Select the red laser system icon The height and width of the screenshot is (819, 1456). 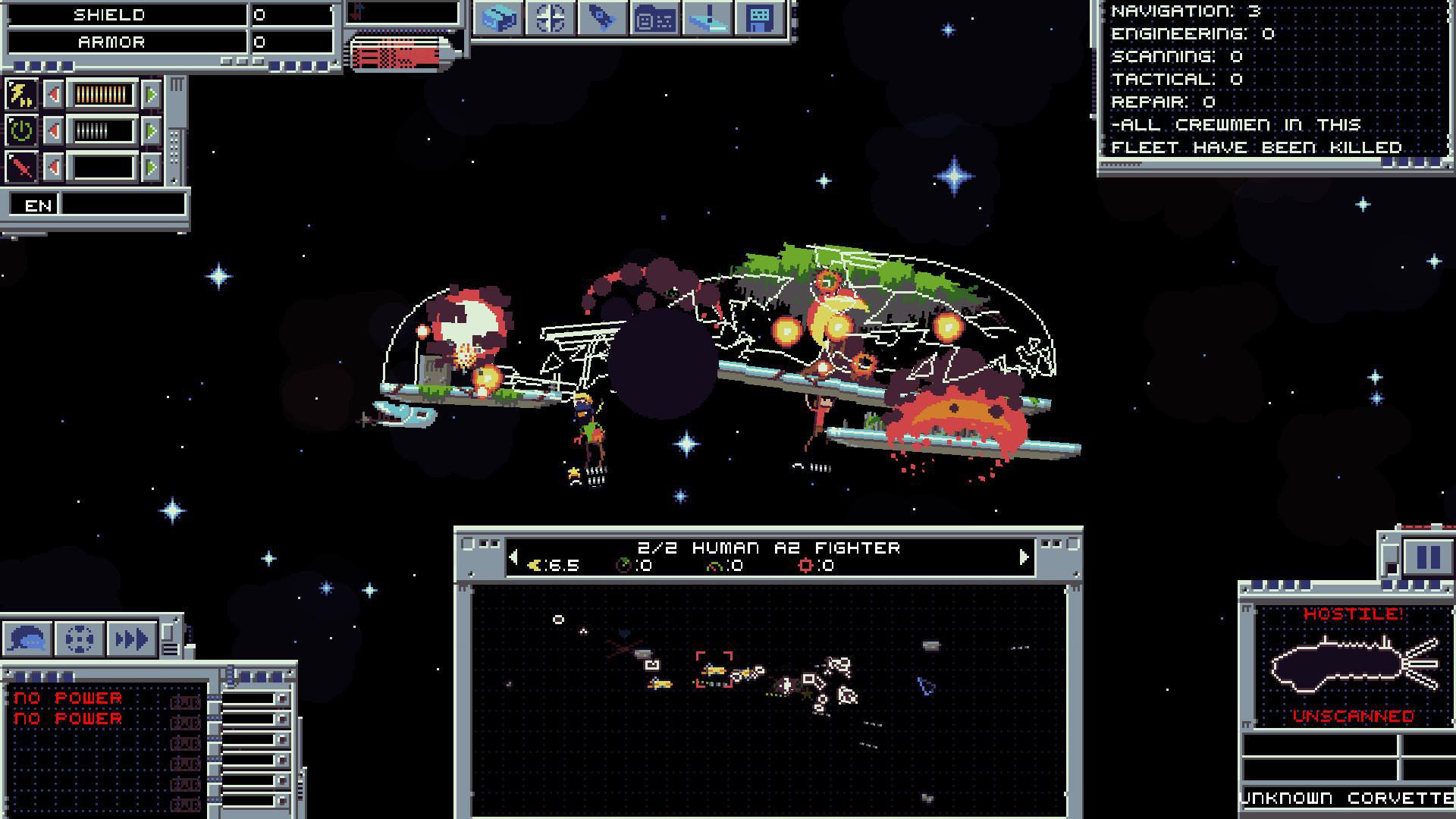tap(20, 166)
